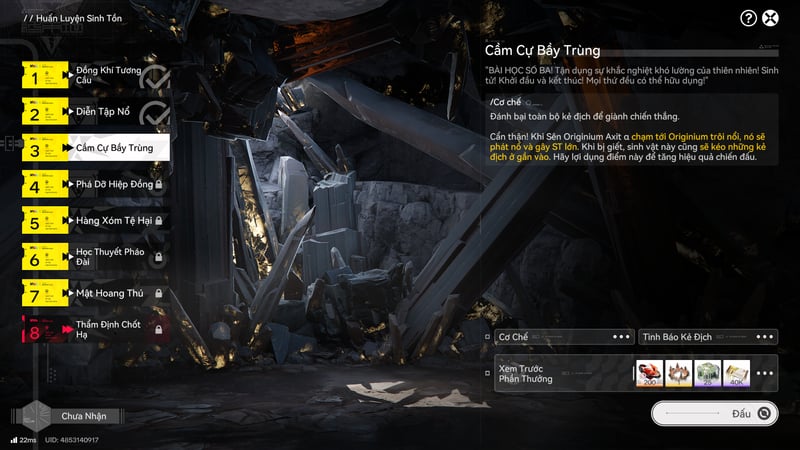The width and height of the screenshot is (800, 450).
Task: Select stage 3 Cầm Cự Bầy Trùng
Action: click(95, 149)
